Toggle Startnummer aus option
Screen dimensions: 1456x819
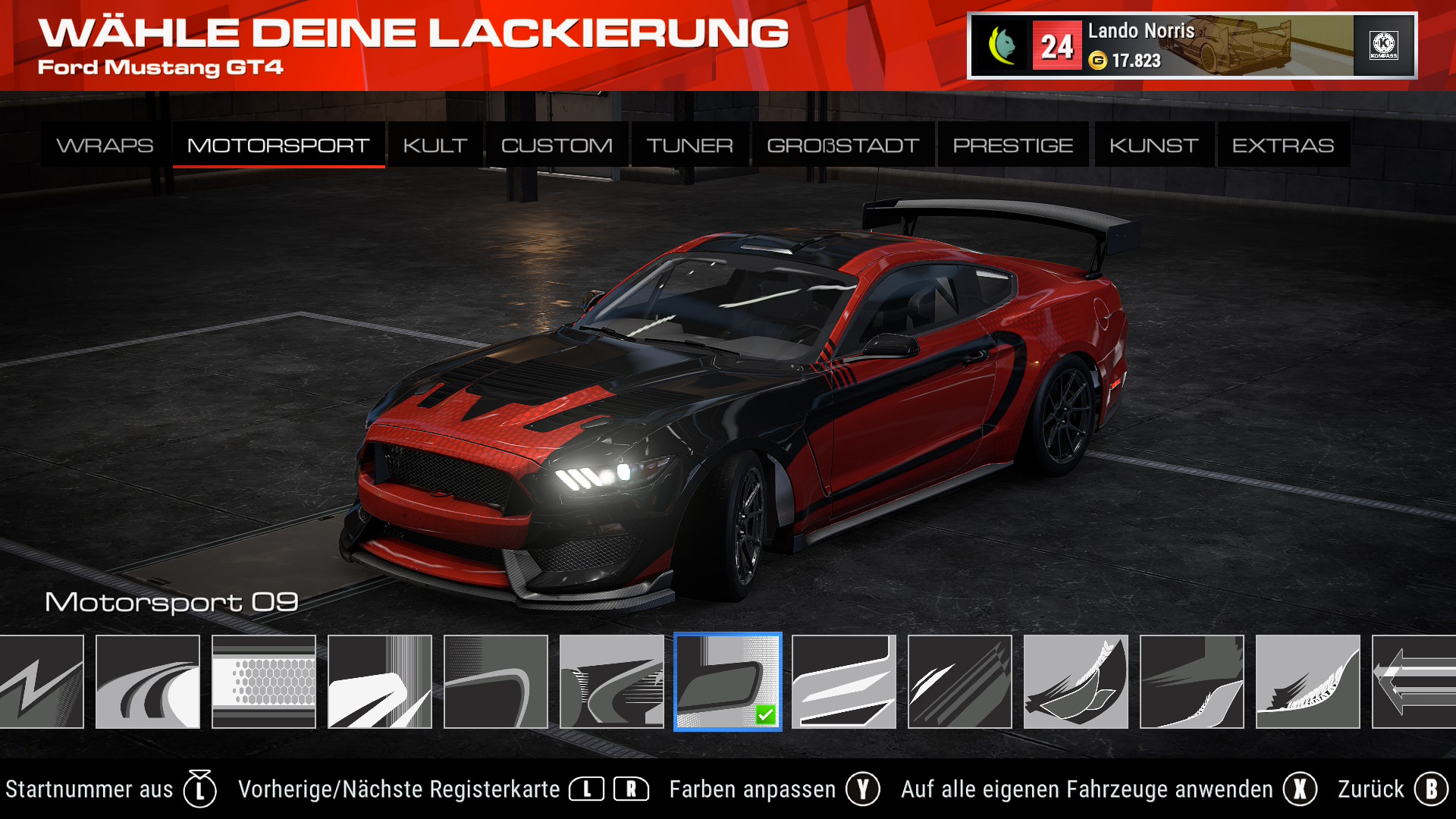tap(111, 789)
